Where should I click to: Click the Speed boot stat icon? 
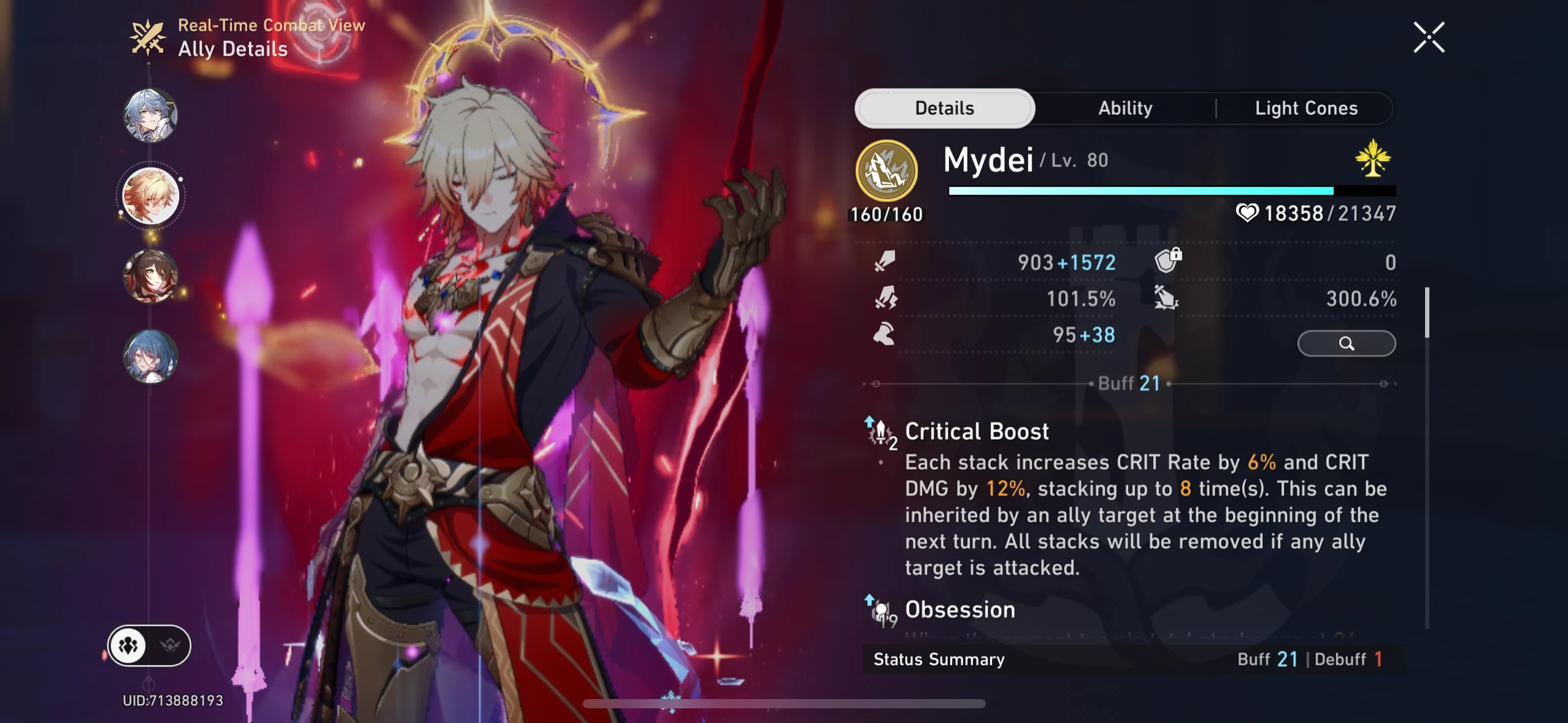(884, 334)
